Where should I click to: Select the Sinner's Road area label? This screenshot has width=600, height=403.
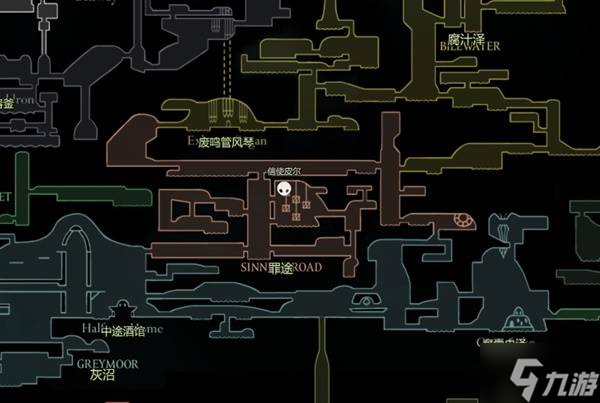pos(280,269)
